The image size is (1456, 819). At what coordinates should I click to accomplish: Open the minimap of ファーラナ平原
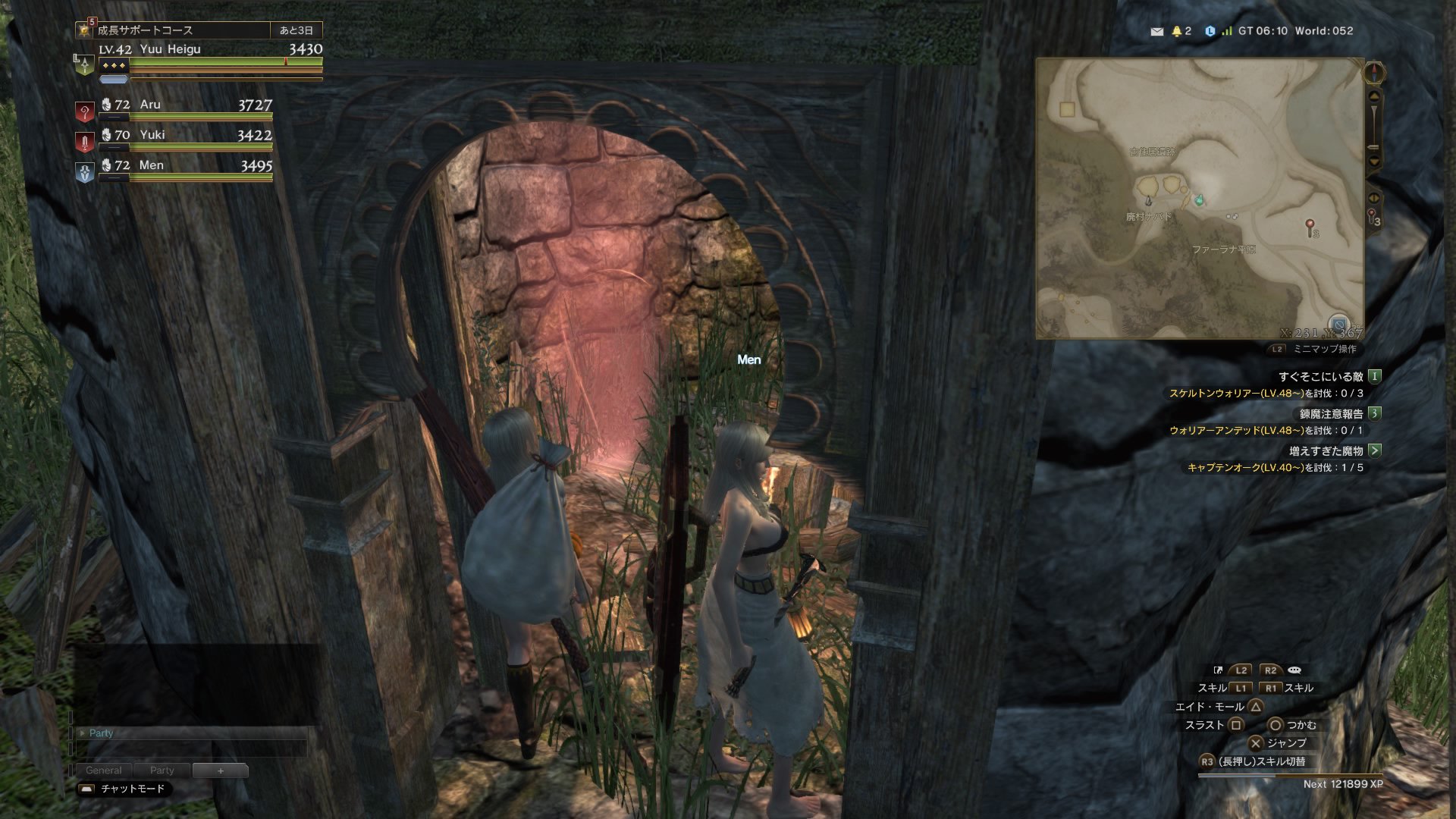1200,199
